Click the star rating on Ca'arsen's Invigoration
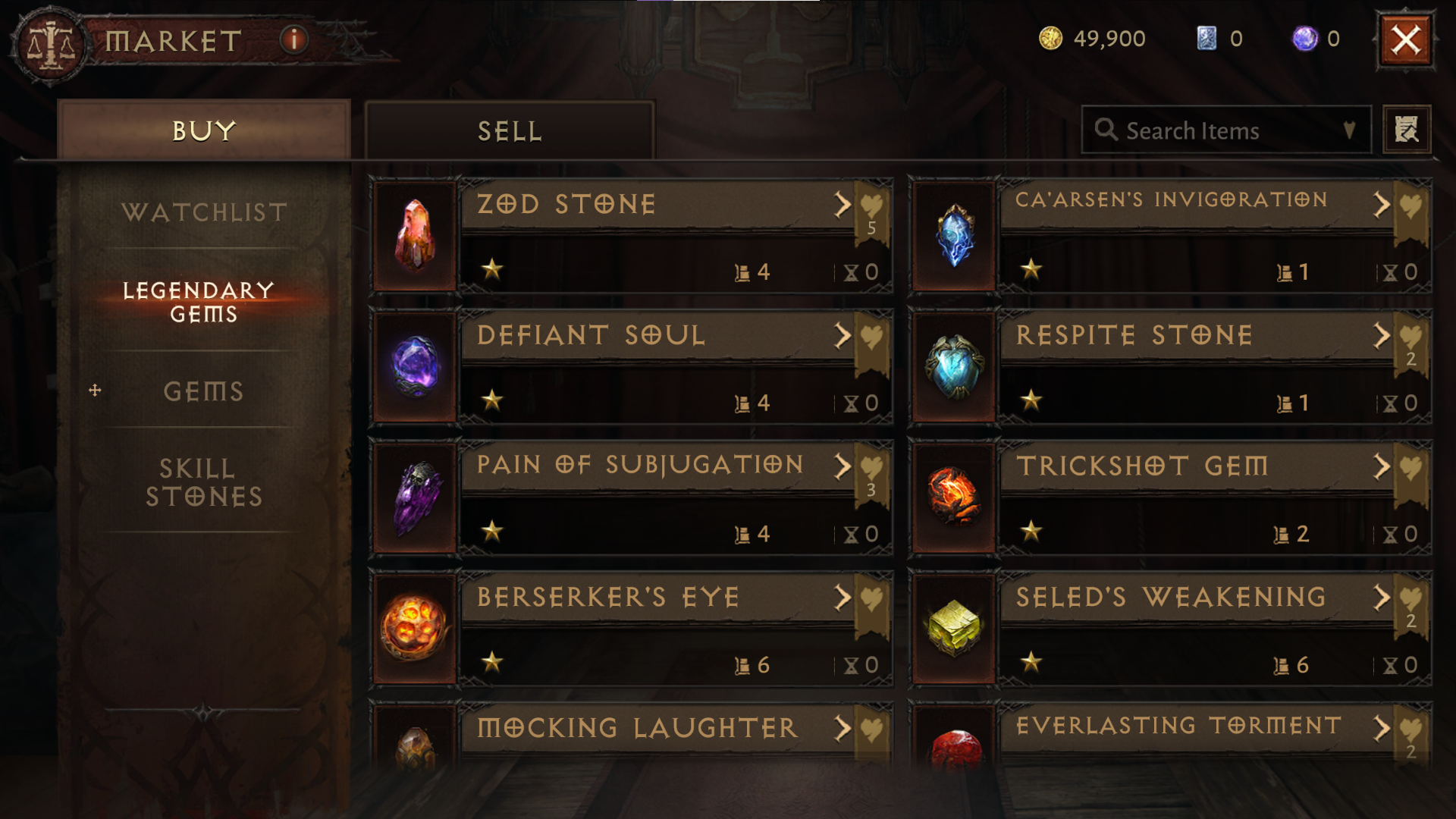This screenshot has height=819, width=1456. 1033,268
